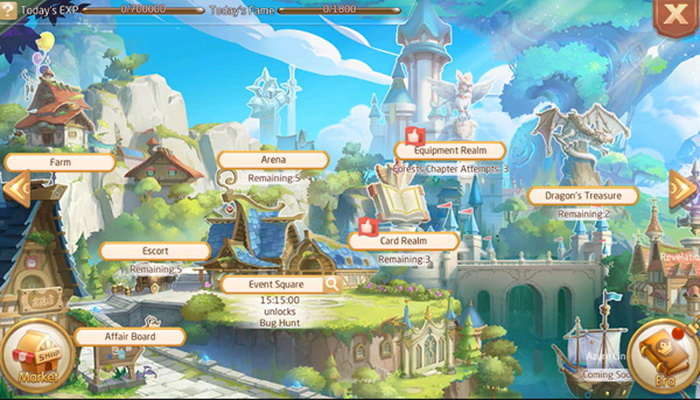Open the Farm location

click(60, 161)
